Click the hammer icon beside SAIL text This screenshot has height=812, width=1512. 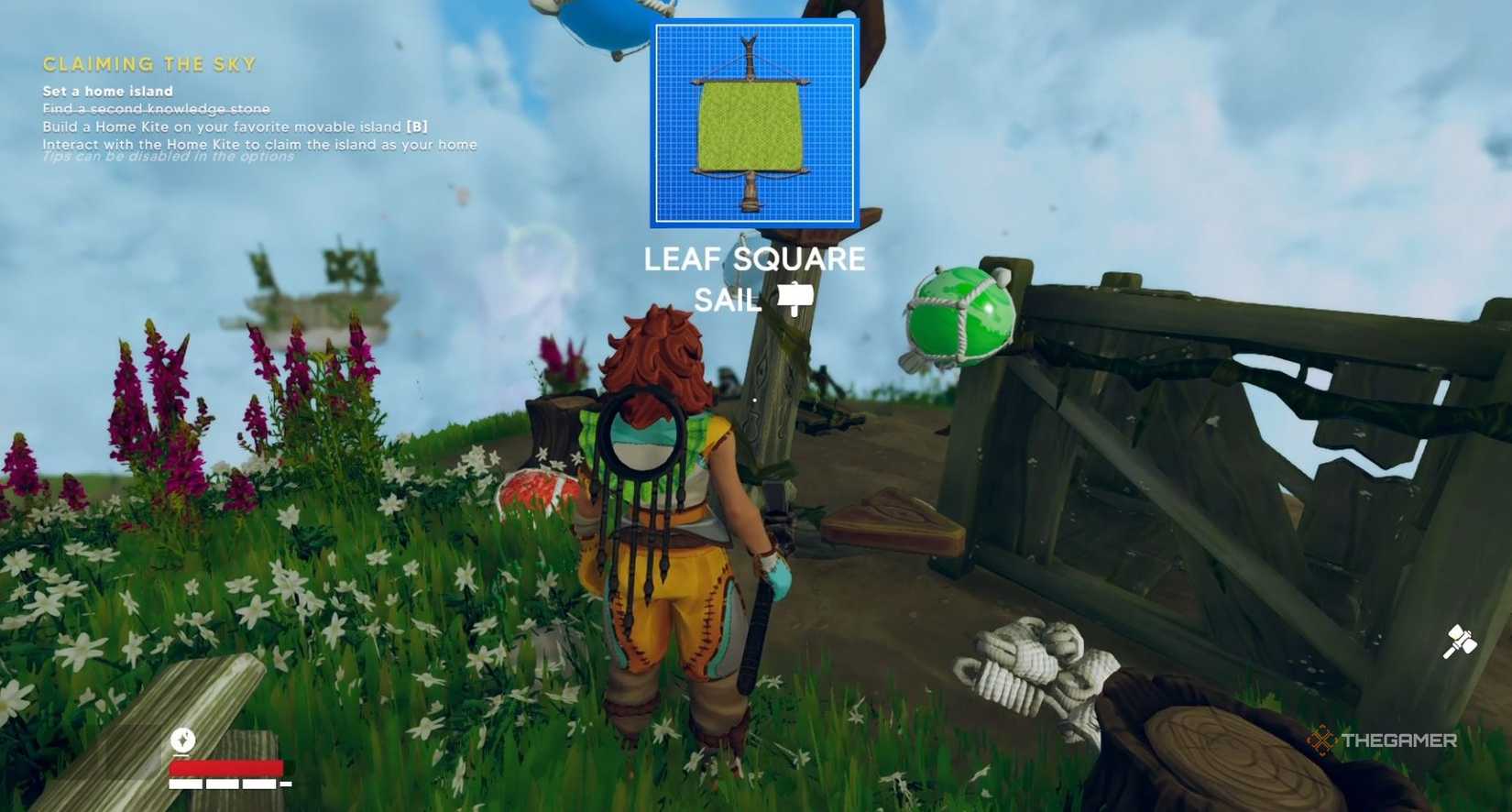click(x=796, y=299)
